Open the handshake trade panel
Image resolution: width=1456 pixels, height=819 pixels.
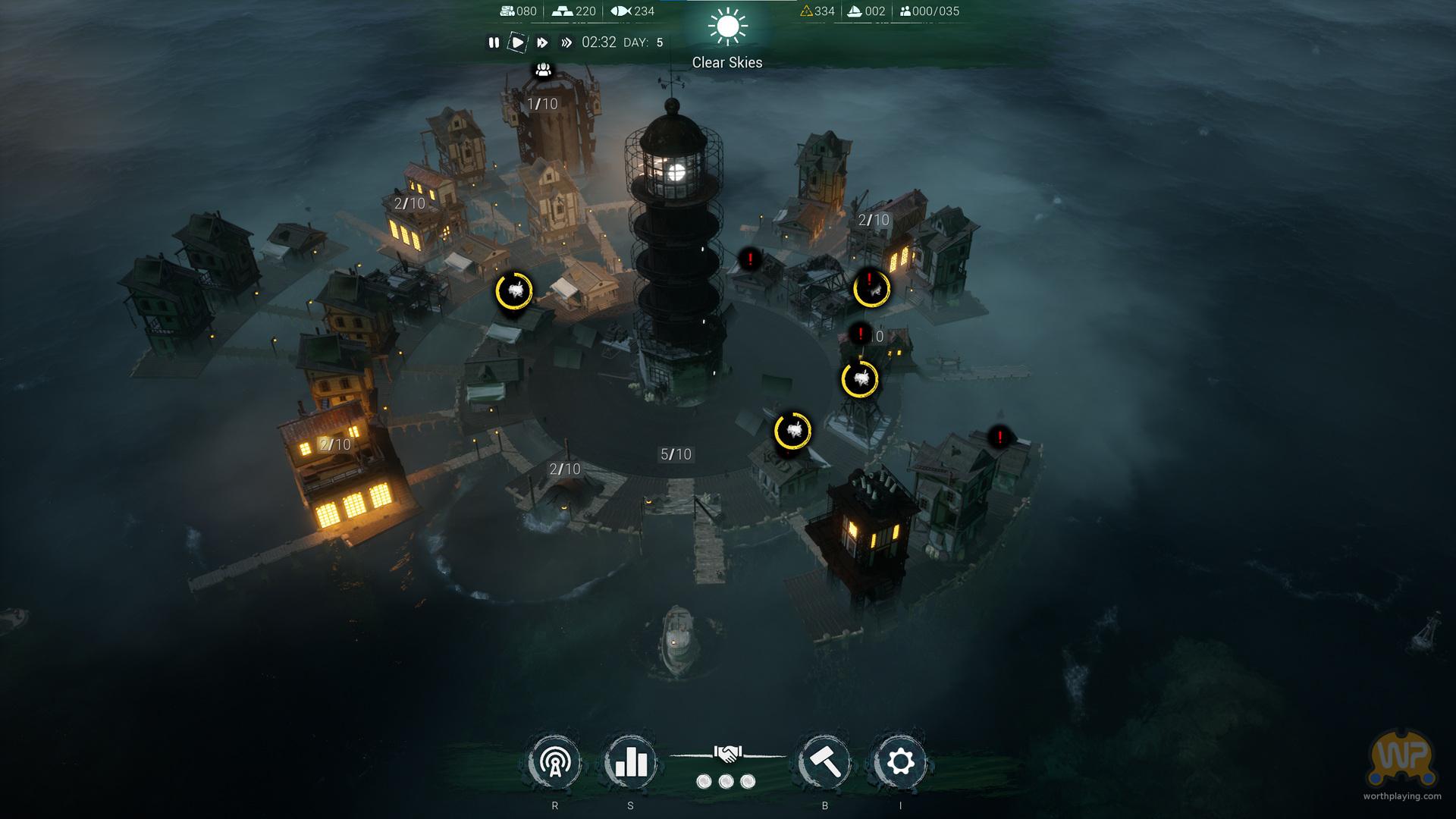[727, 754]
